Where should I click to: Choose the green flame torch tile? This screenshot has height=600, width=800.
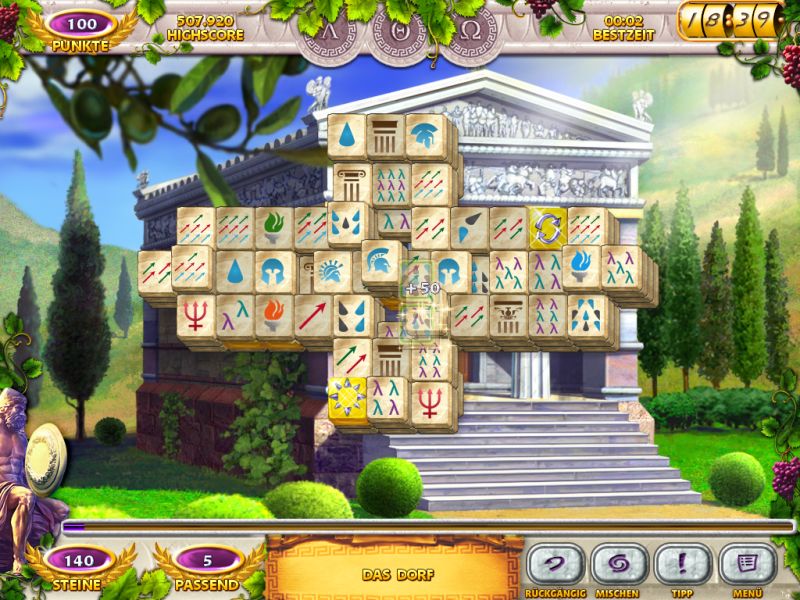[x=273, y=227]
